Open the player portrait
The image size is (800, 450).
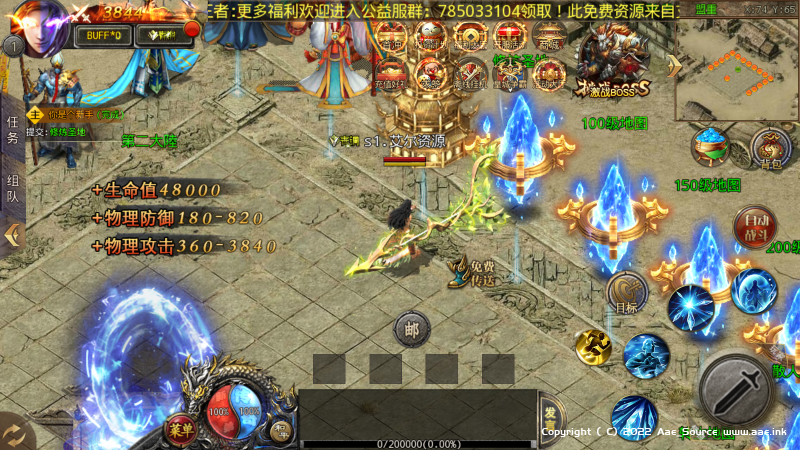[x=42, y=25]
